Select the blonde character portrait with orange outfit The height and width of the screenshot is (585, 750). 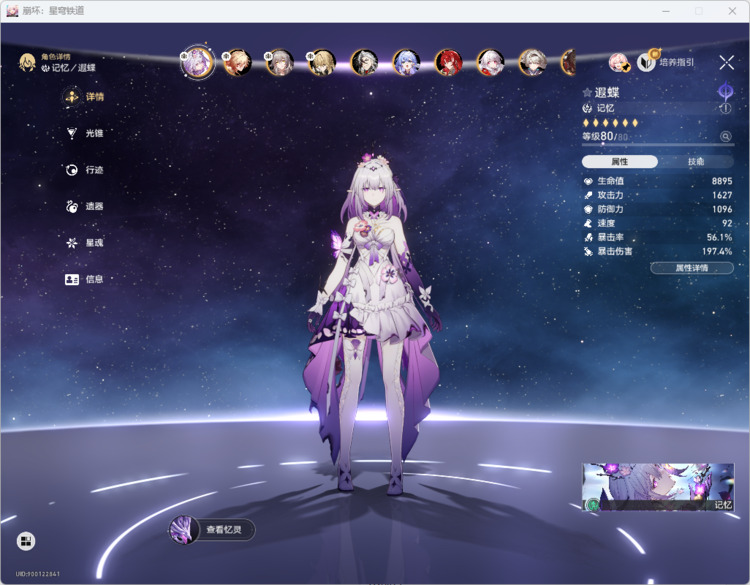(x=237, y=63)
